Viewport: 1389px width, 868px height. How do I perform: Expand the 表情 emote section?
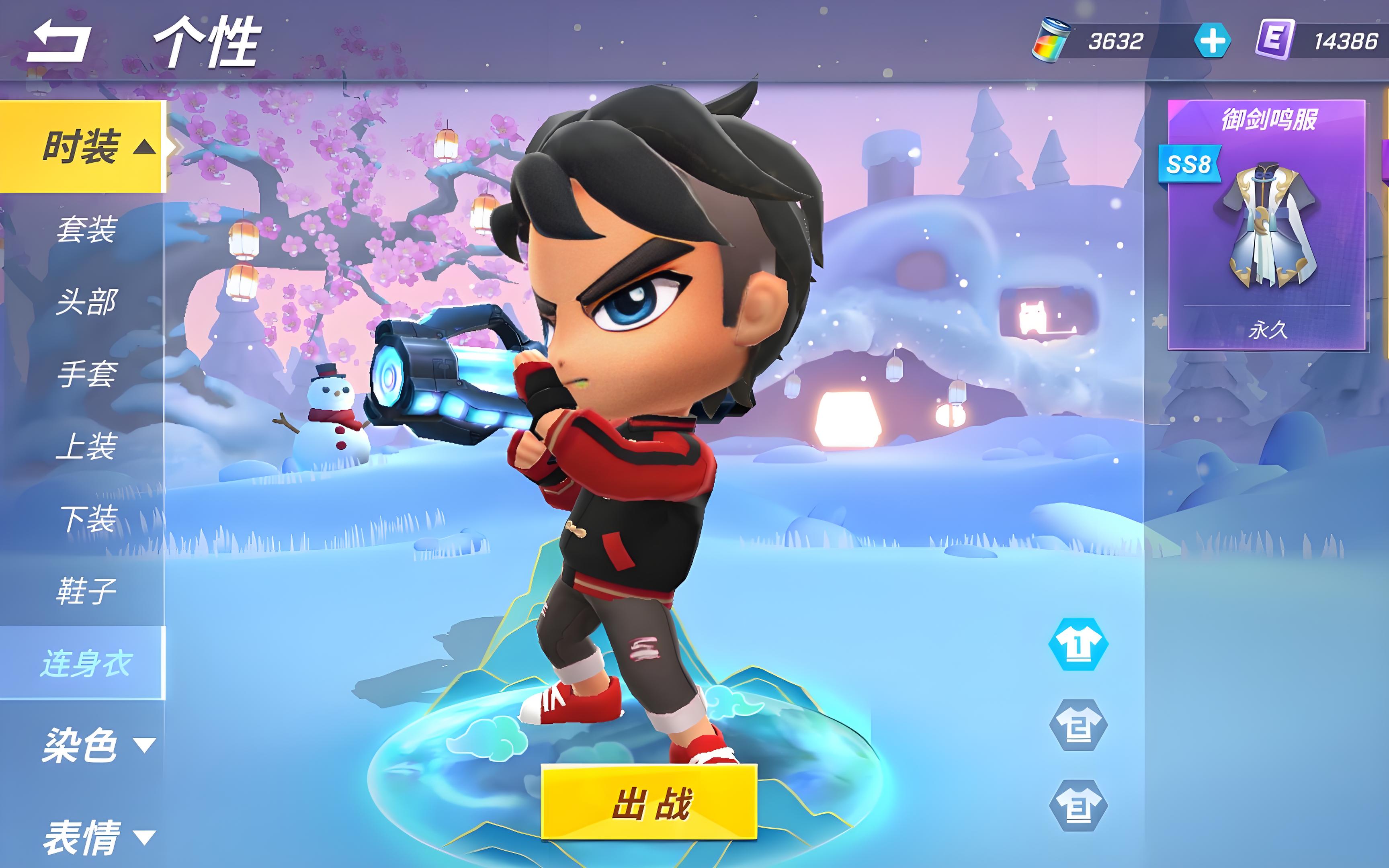tap(98, 837)
